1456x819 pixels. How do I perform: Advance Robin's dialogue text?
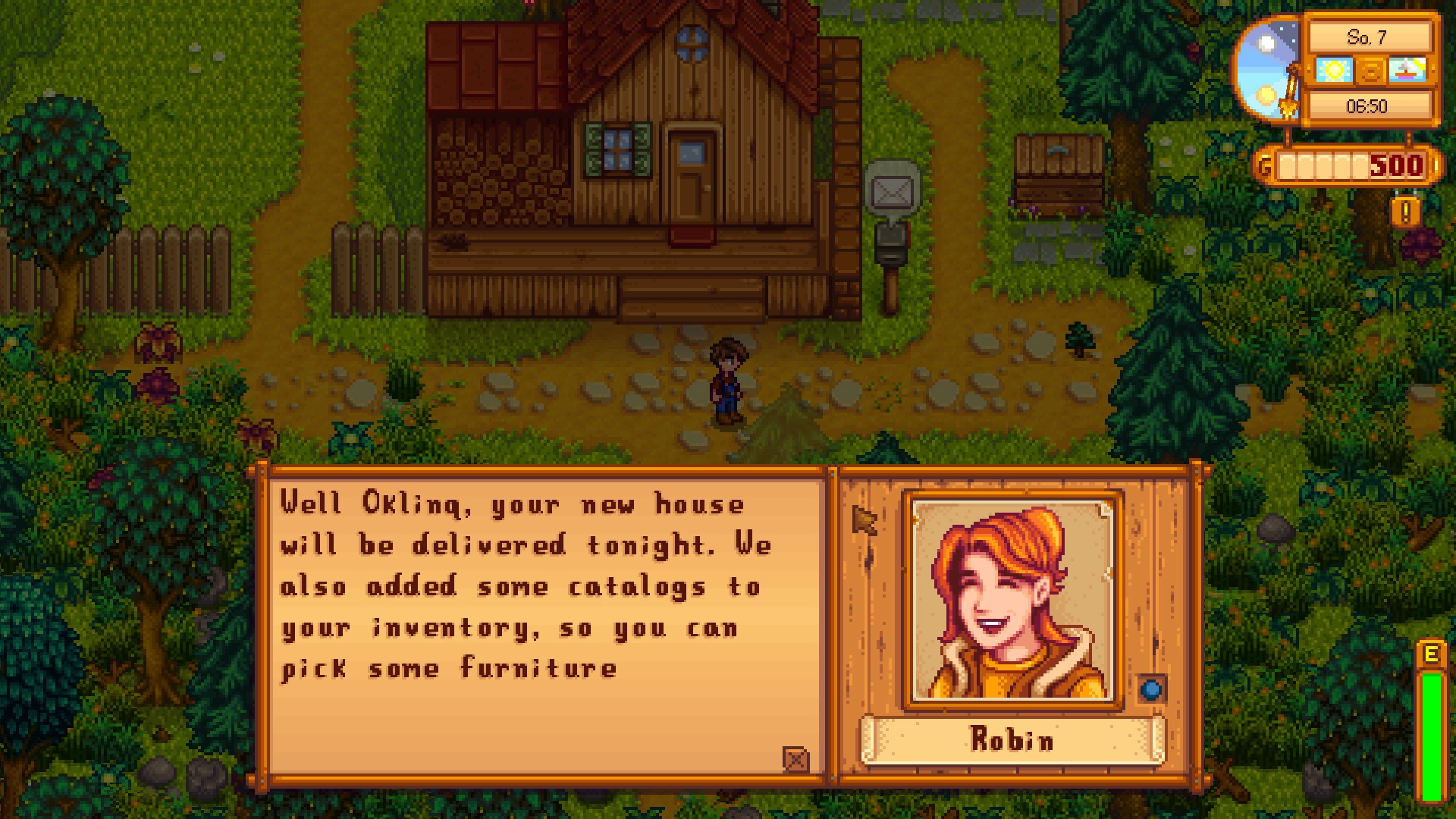[542, 622]
